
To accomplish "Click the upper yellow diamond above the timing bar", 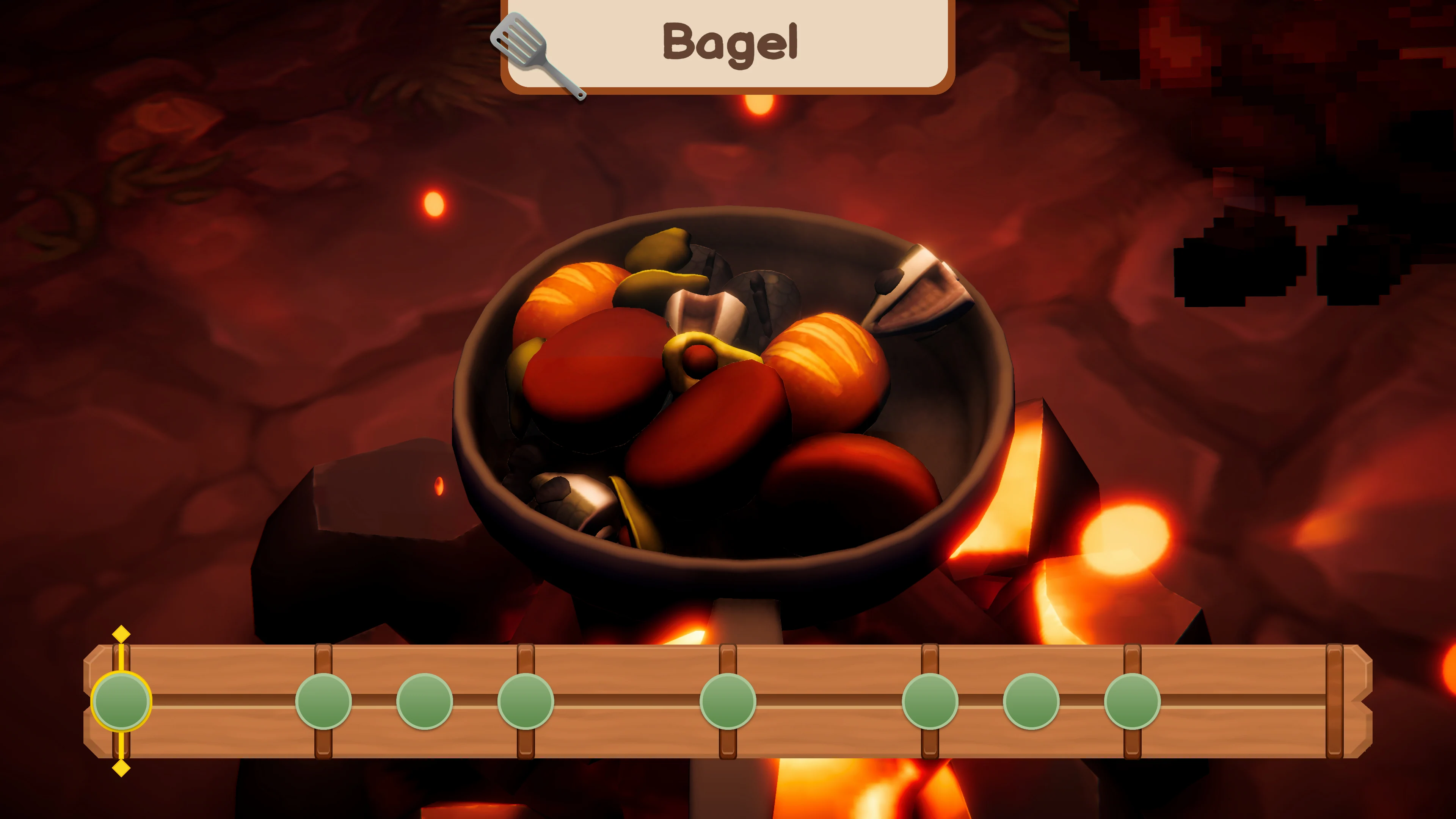I will tap(121, 634).
